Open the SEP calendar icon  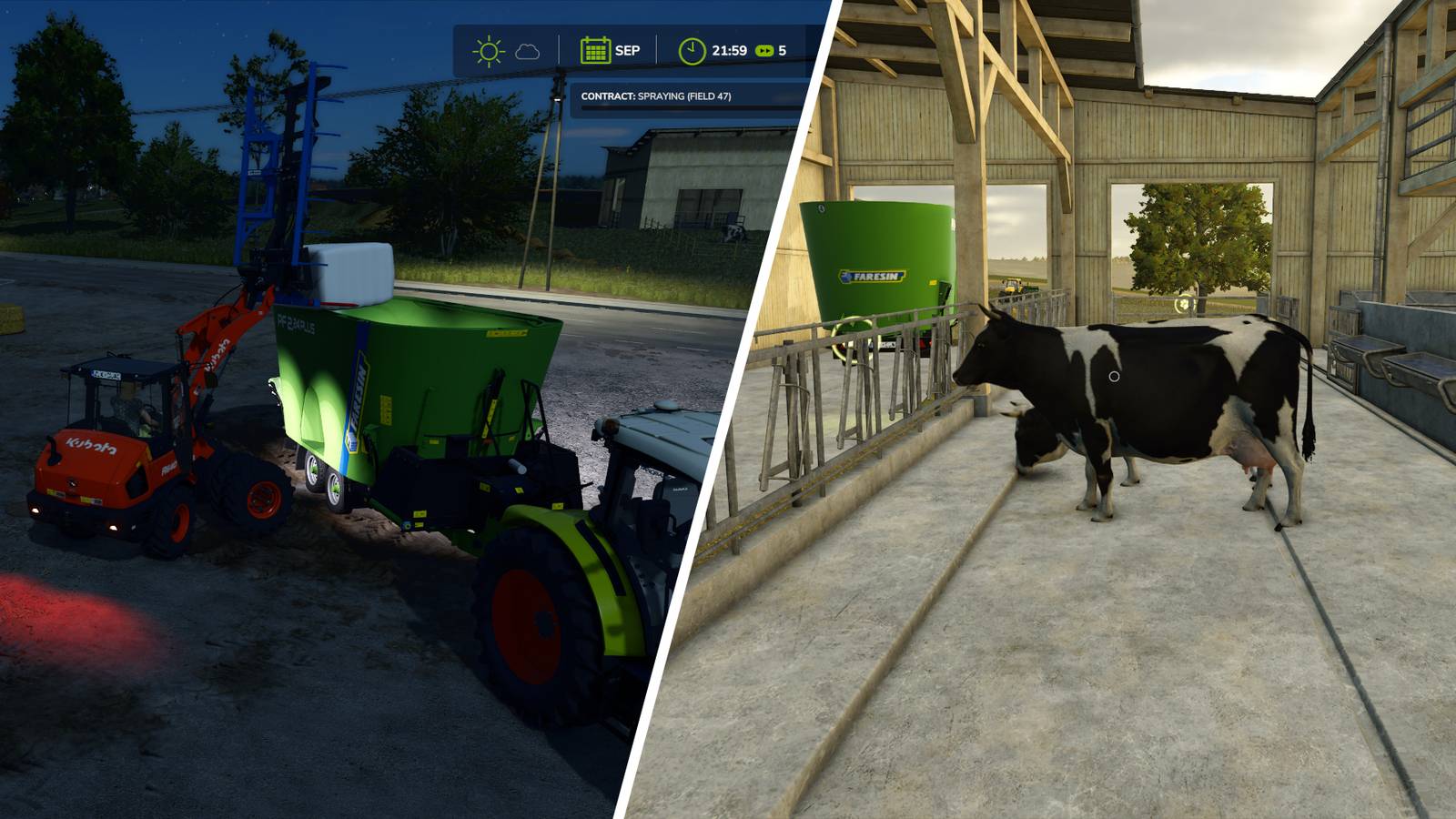pyautogui.click(x=596, y=51)
